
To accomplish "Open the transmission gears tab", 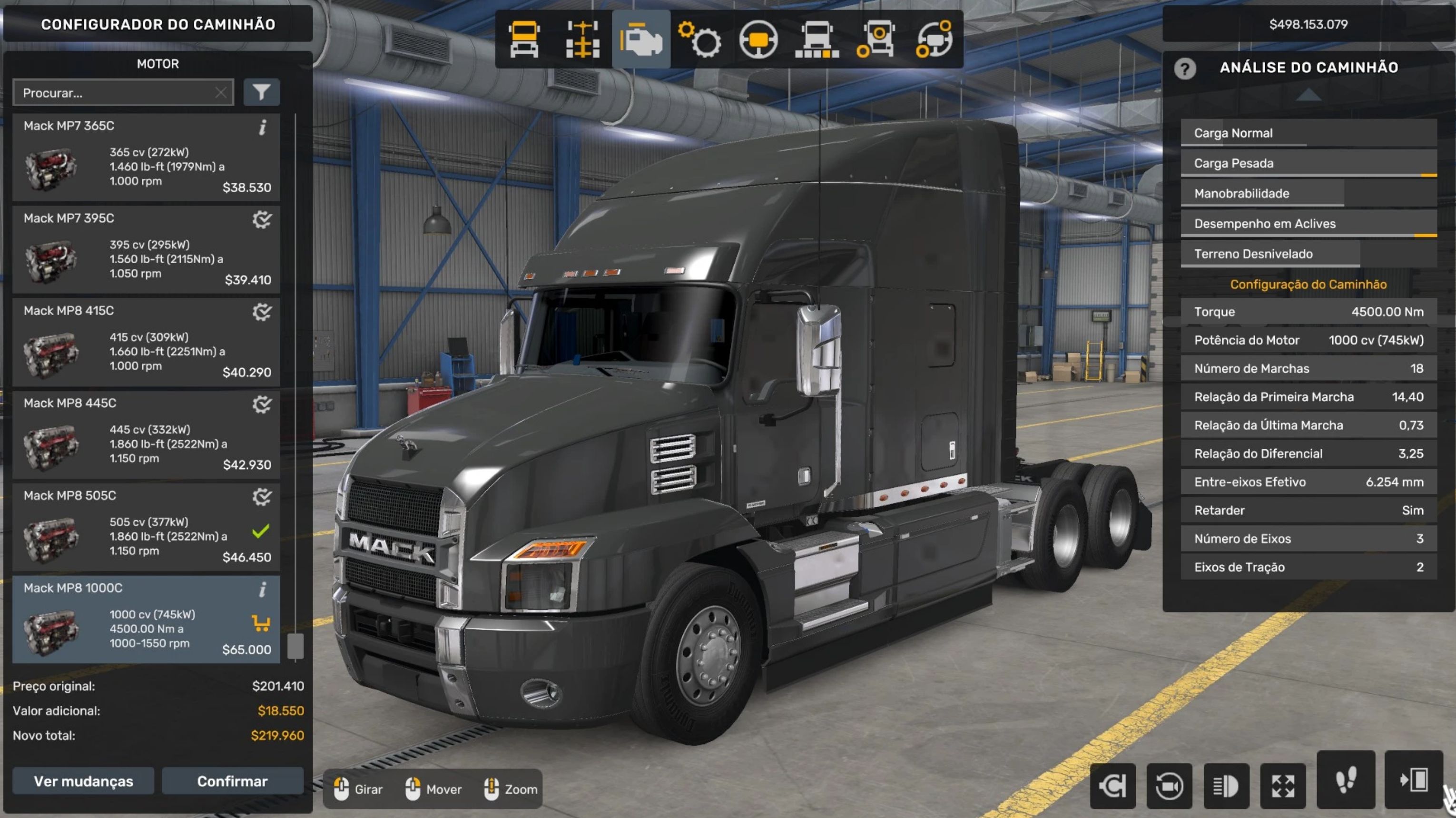I will click(699, 39).
